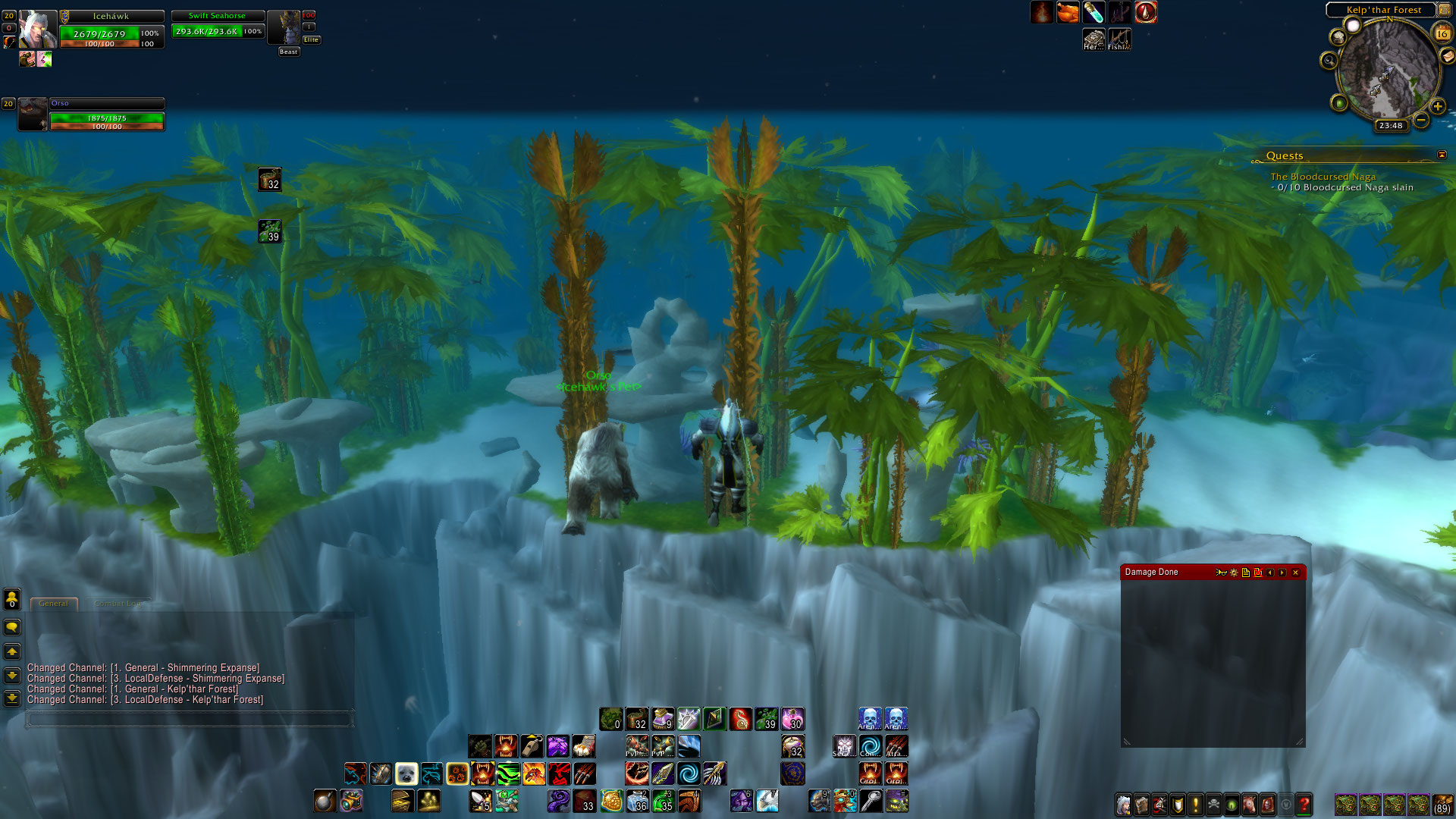Open the Damage Done settings gear

(1234, 573)
